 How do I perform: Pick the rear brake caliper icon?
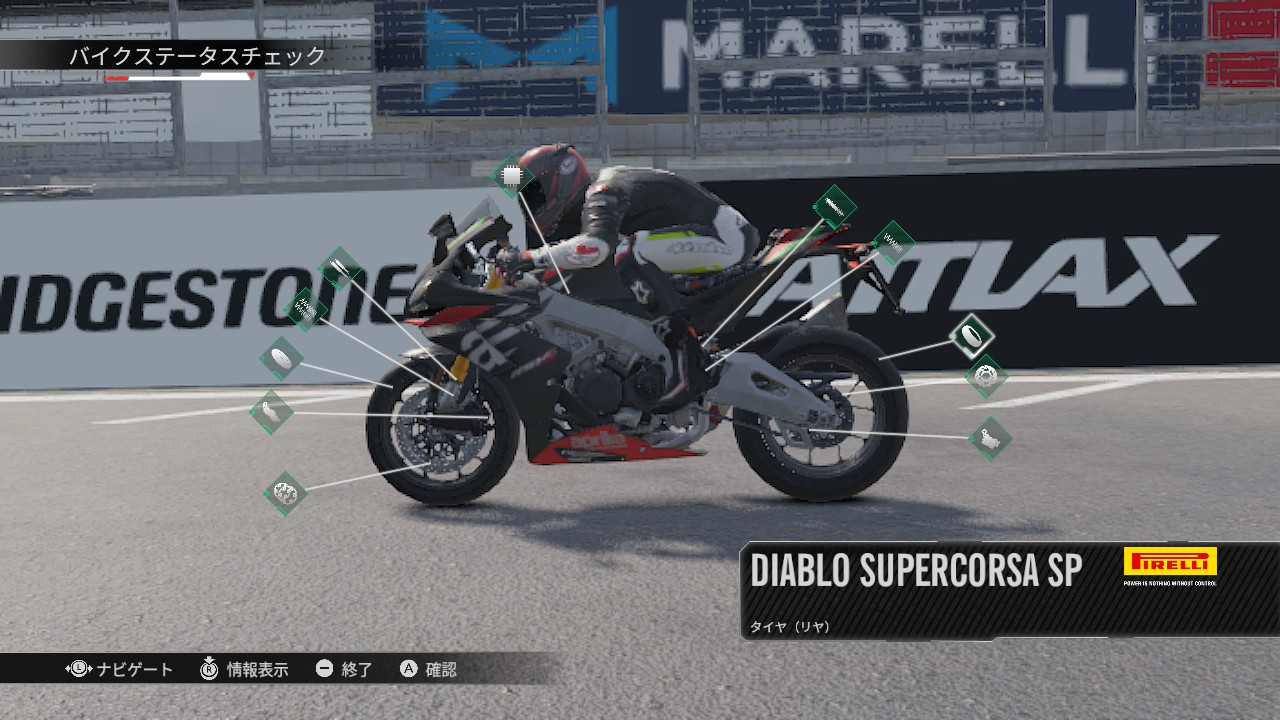[990, 438]
